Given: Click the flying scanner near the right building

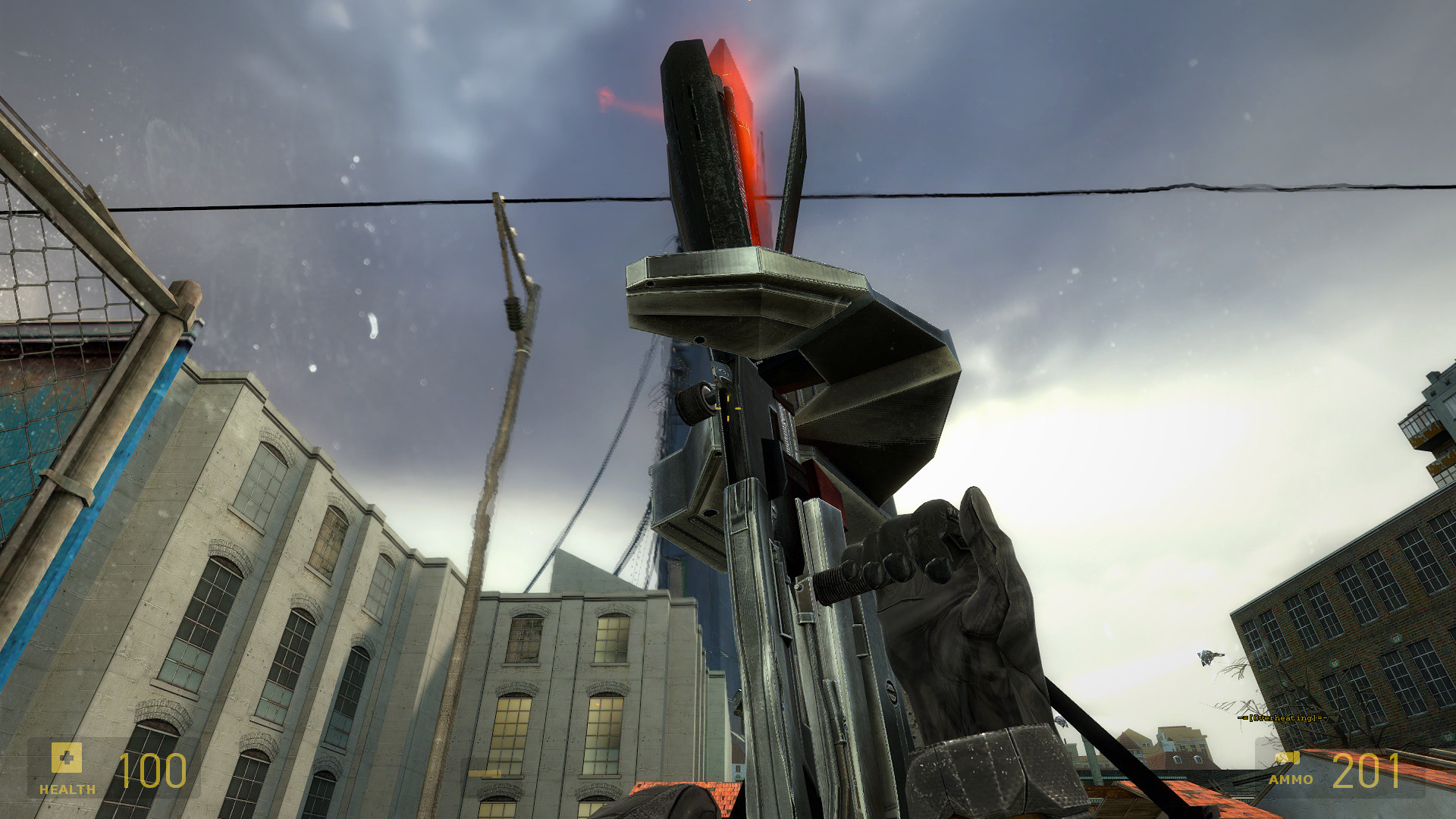Looking at the screenshot, I should 1206,657.
